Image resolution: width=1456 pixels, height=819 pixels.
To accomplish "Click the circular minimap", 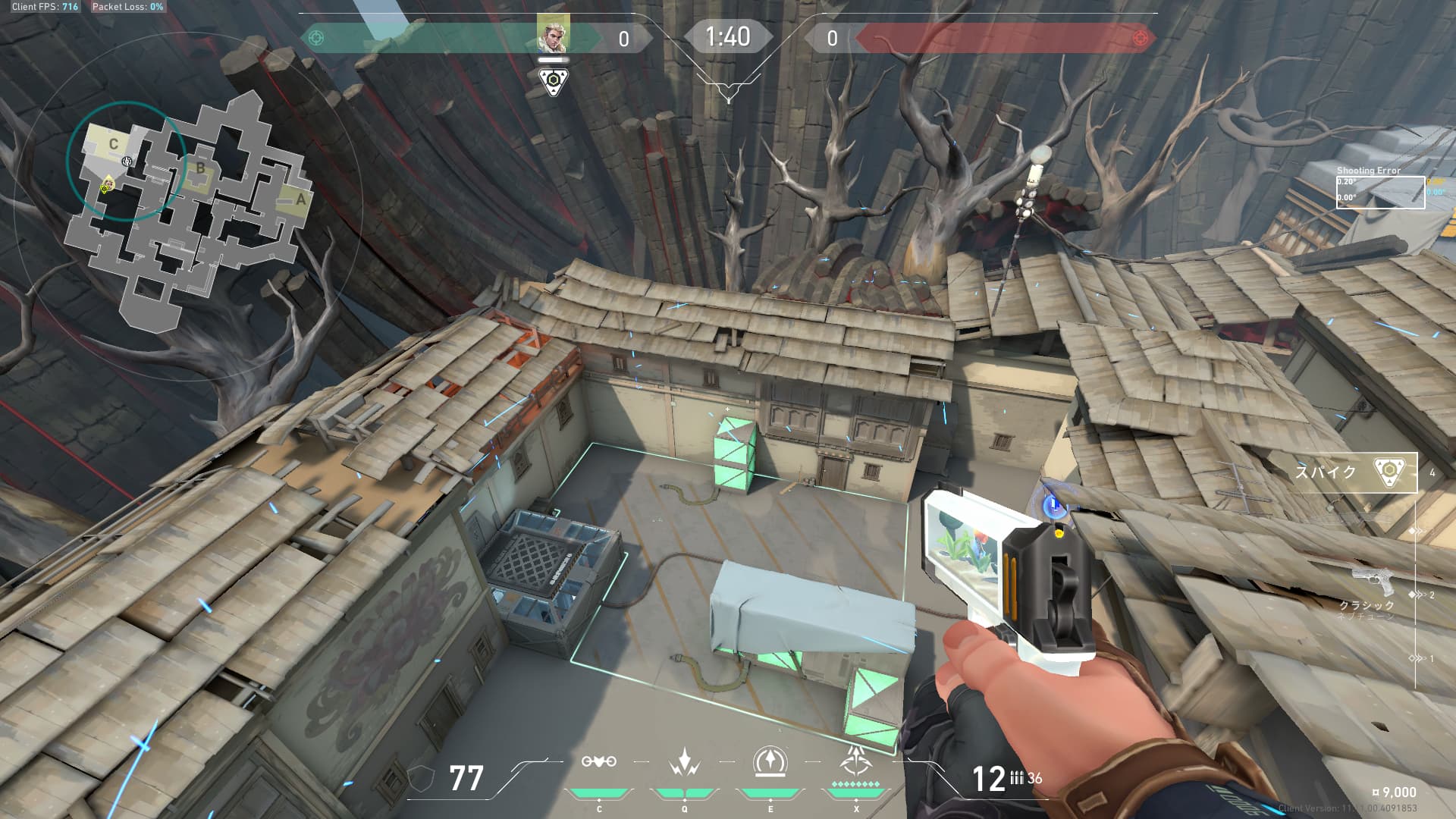I will (x=187, y=205).
